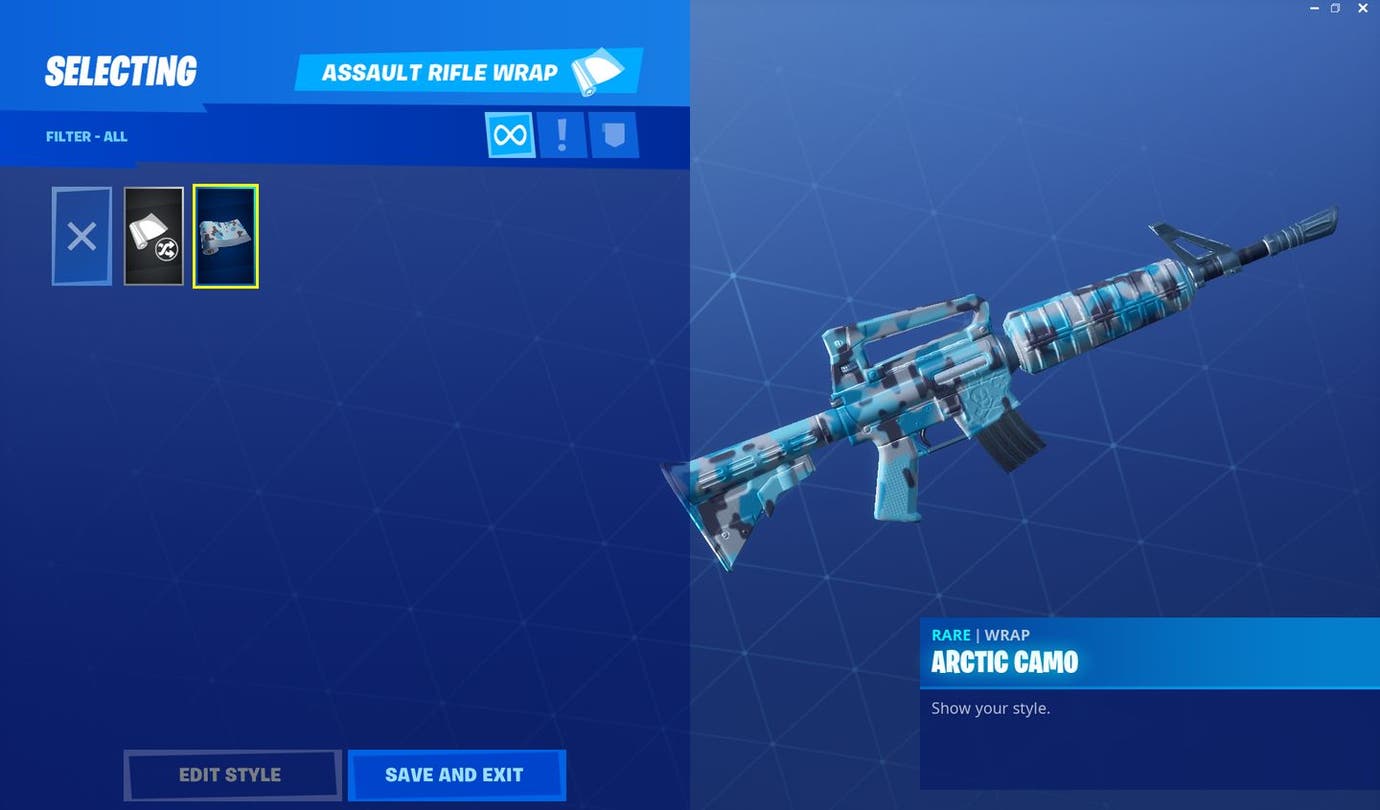Select the infinity filter icon

tap(510, 135)
